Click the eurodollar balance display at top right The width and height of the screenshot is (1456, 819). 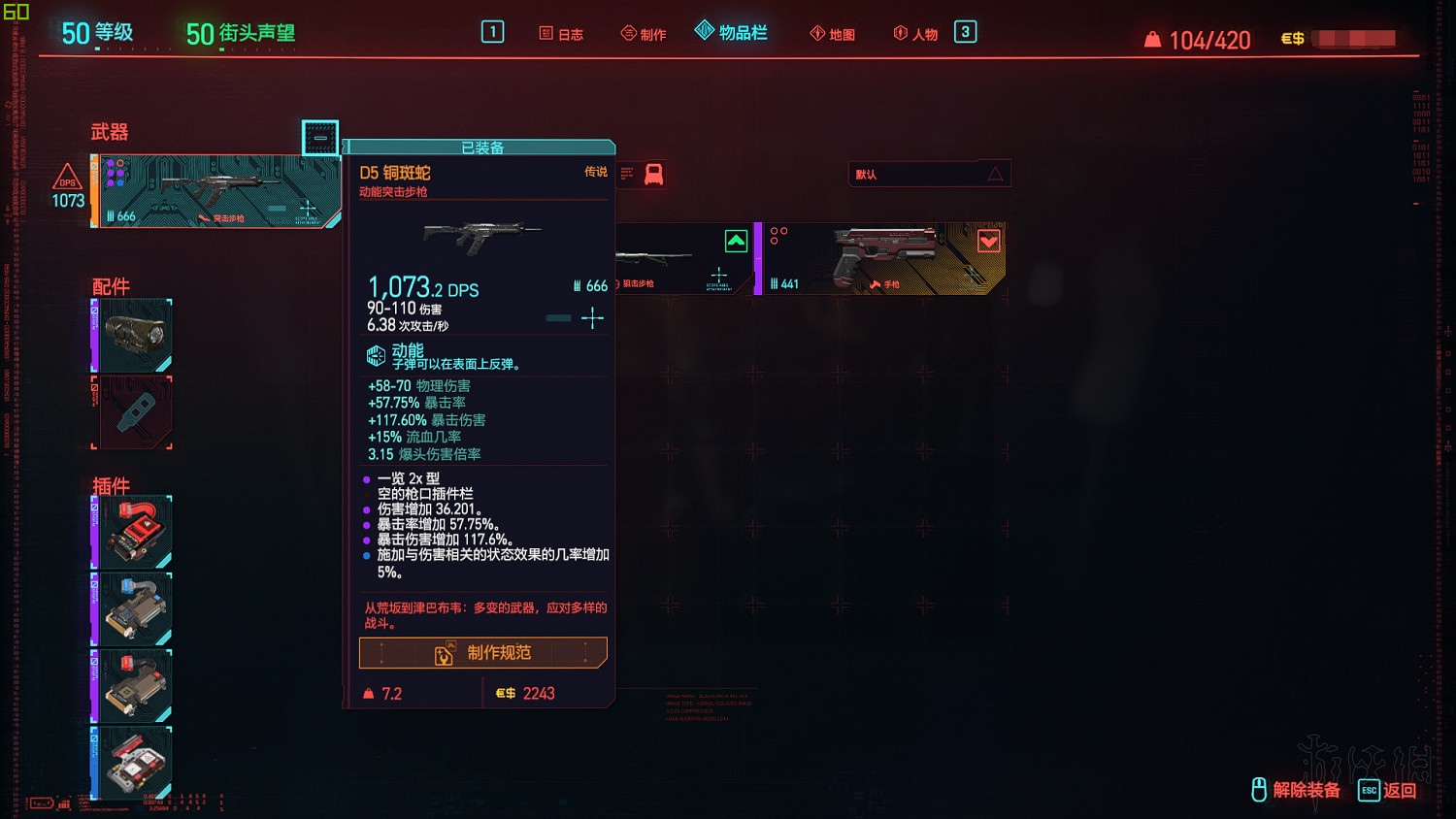(x=1338, y=39)
